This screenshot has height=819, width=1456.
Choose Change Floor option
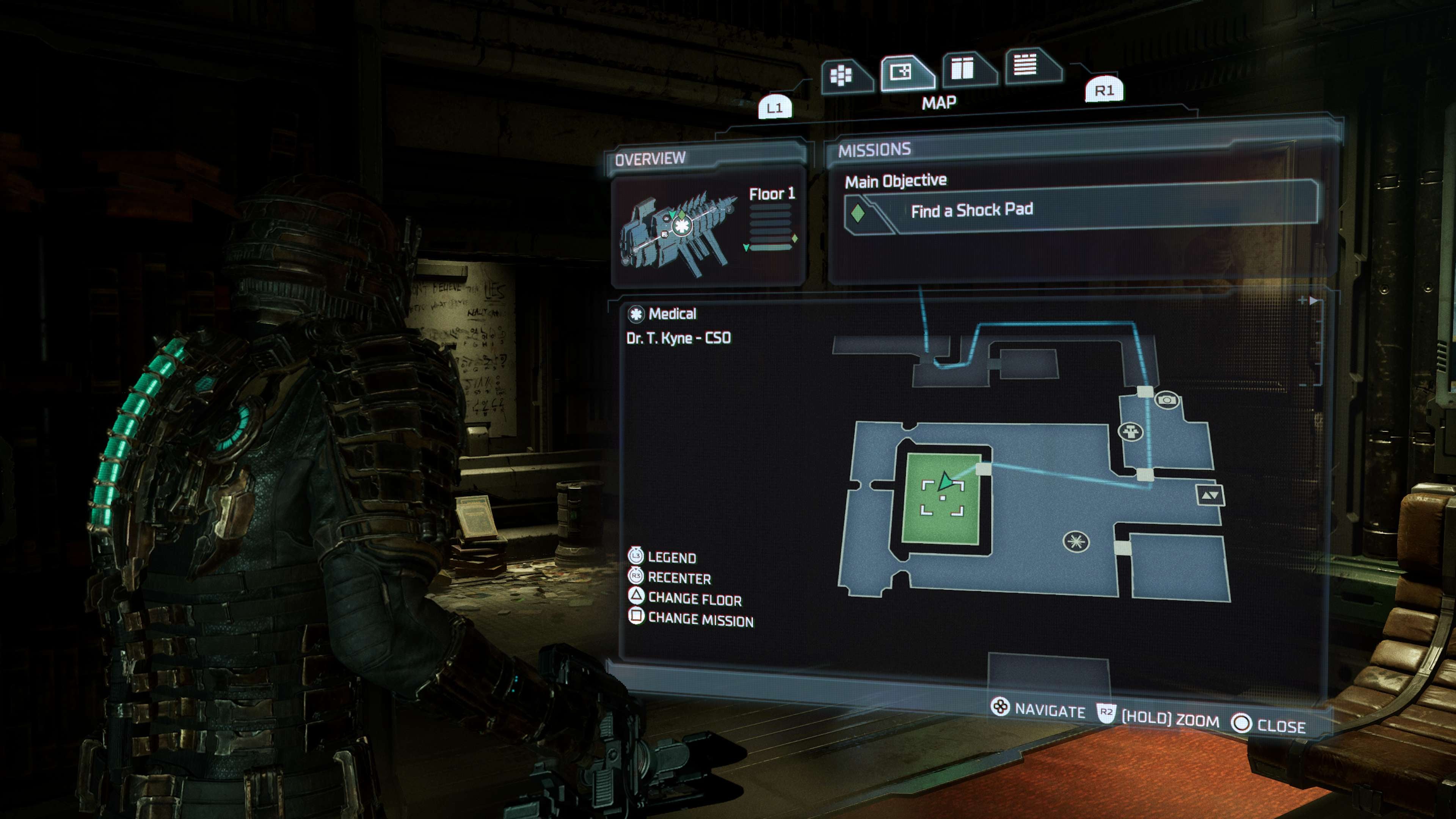click(694, 599)
